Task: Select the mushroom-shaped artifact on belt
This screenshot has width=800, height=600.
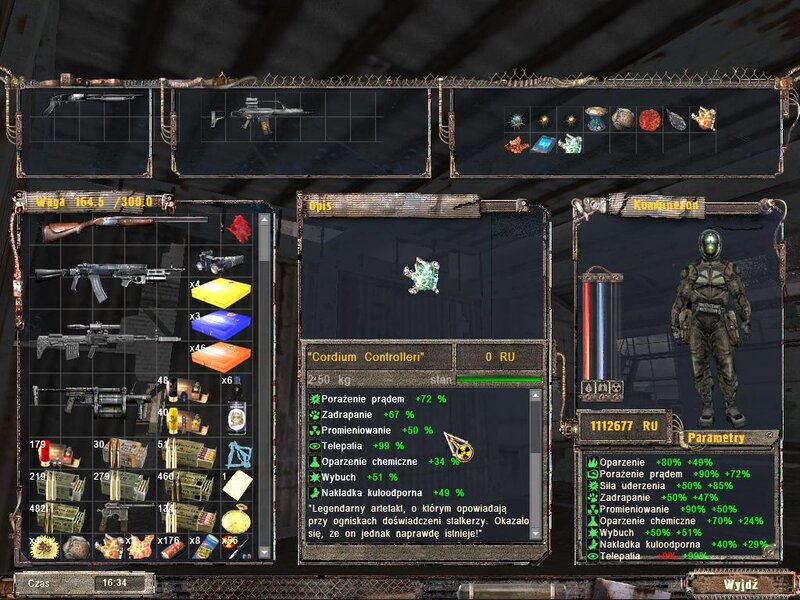Action: (596, 119)
